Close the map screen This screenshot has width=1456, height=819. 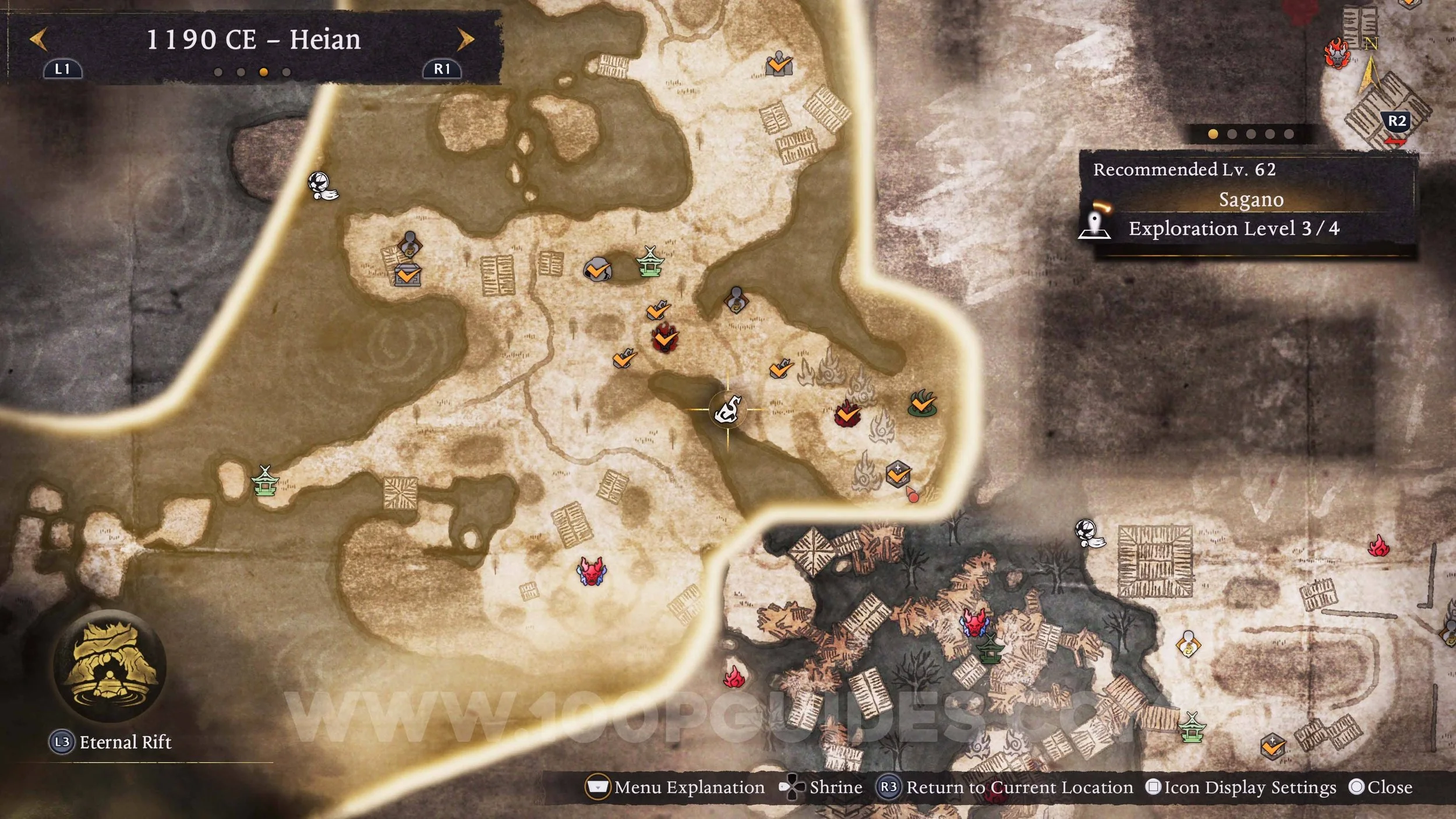1380,788
